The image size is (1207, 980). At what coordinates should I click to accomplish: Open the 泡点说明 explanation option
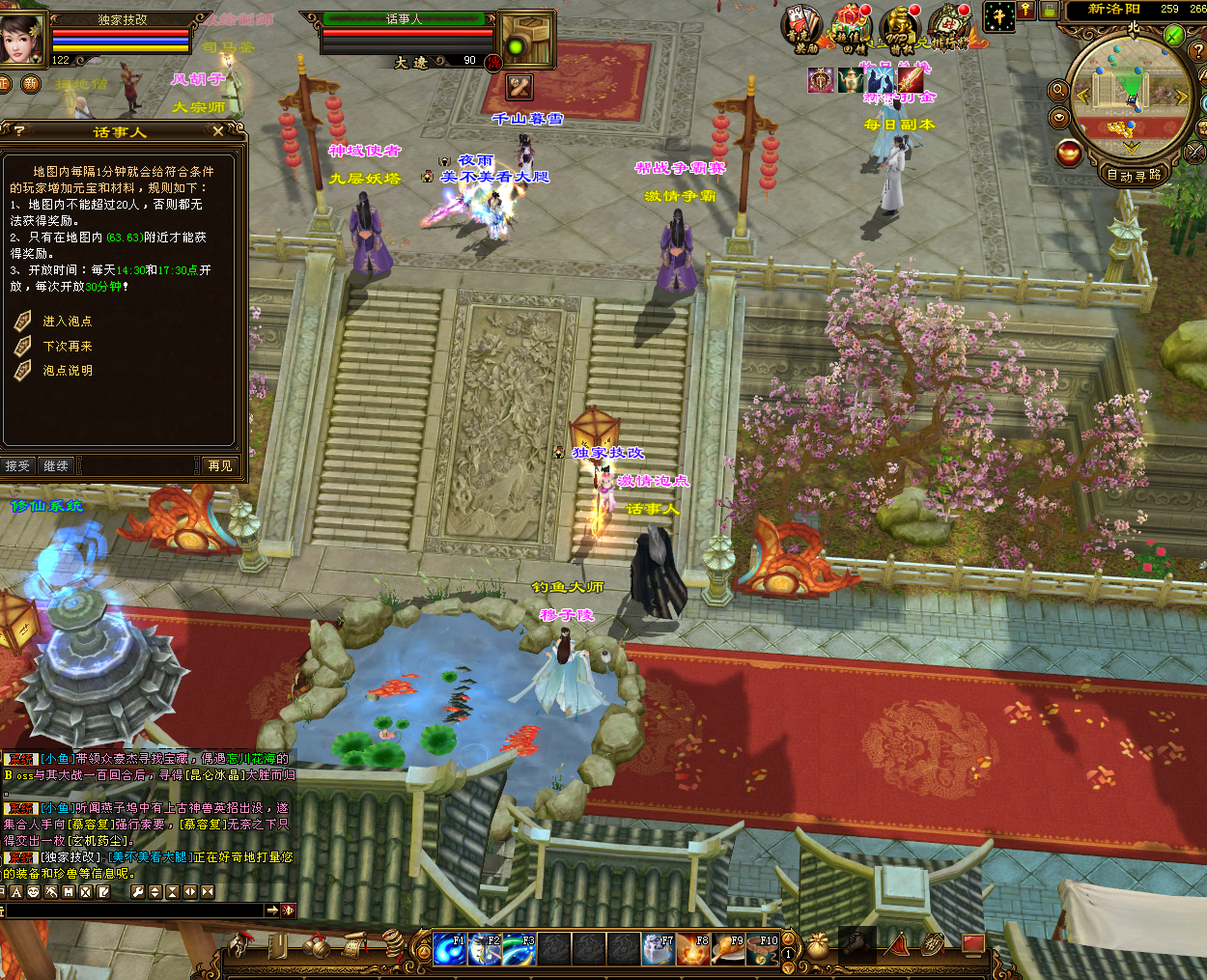point(67,370)
